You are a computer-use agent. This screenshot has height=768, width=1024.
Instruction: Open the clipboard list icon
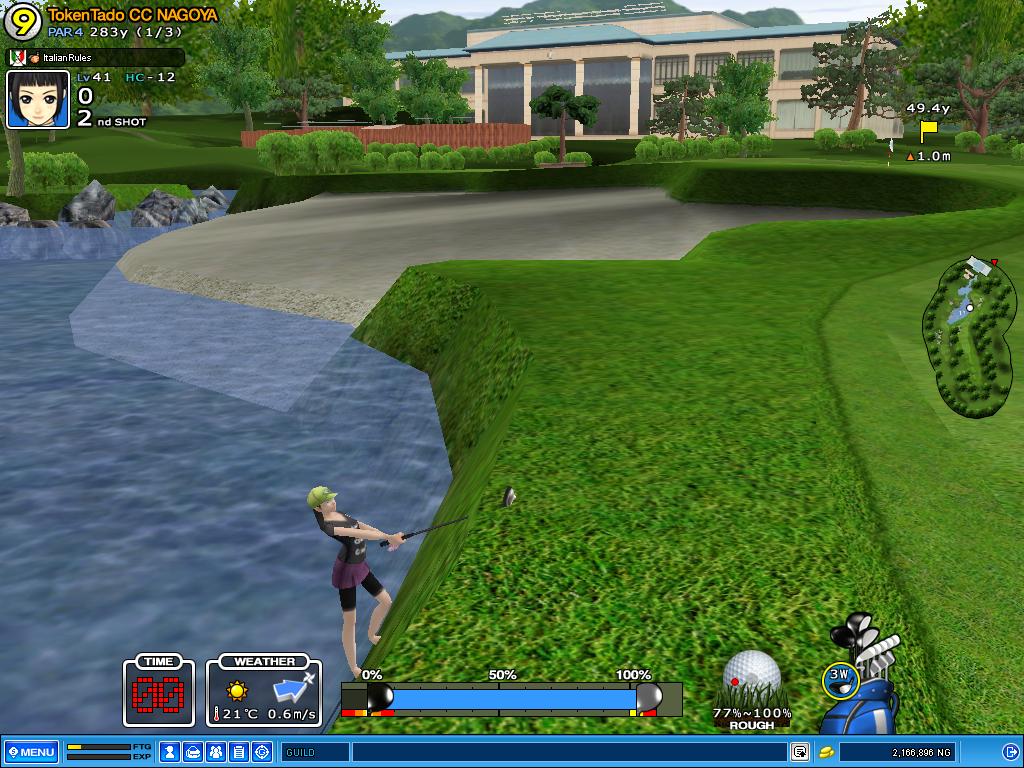pyautogui.click(x=239, y=752)
